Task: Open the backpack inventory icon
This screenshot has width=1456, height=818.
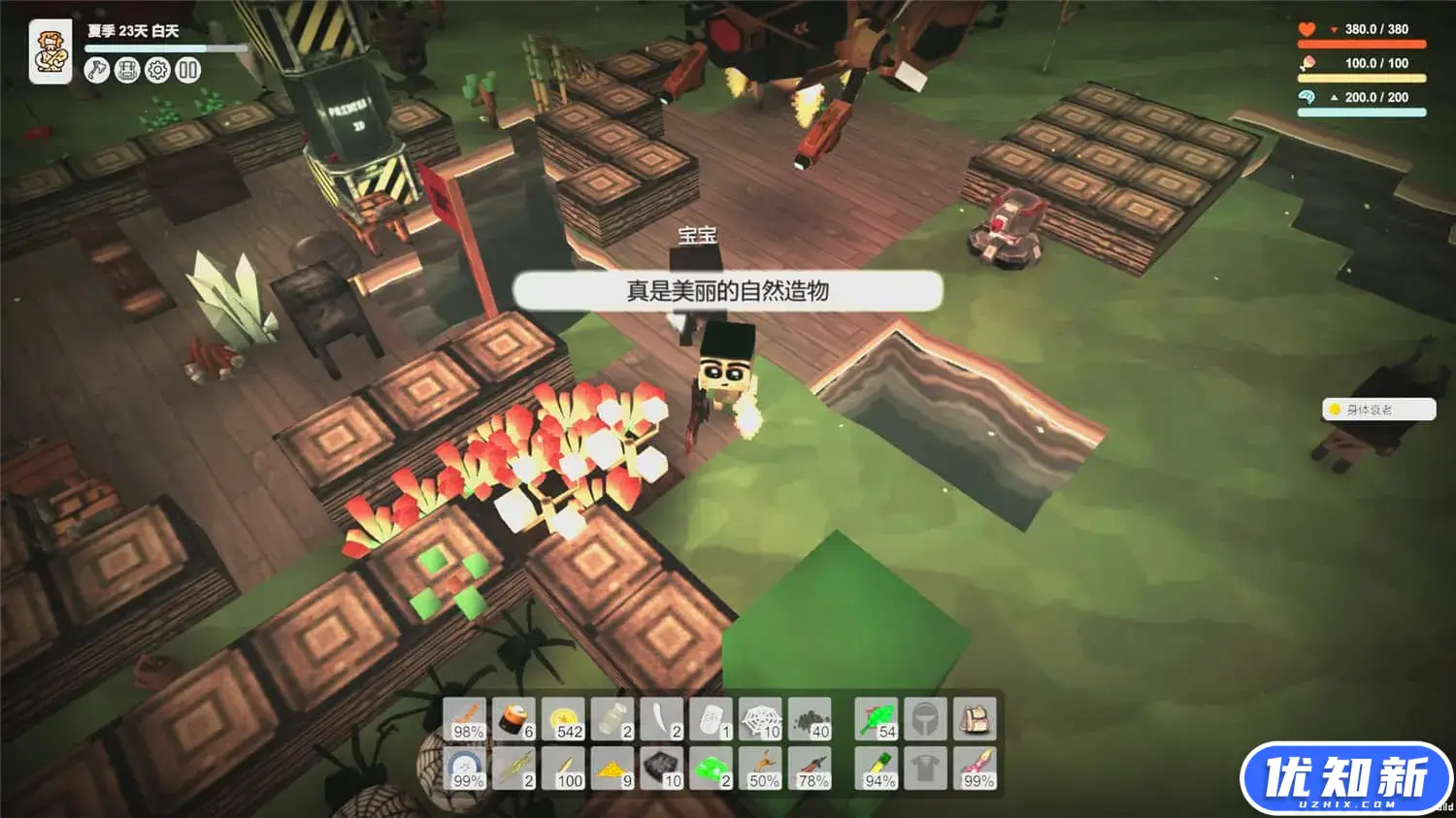Action: [x=127, y=70]
